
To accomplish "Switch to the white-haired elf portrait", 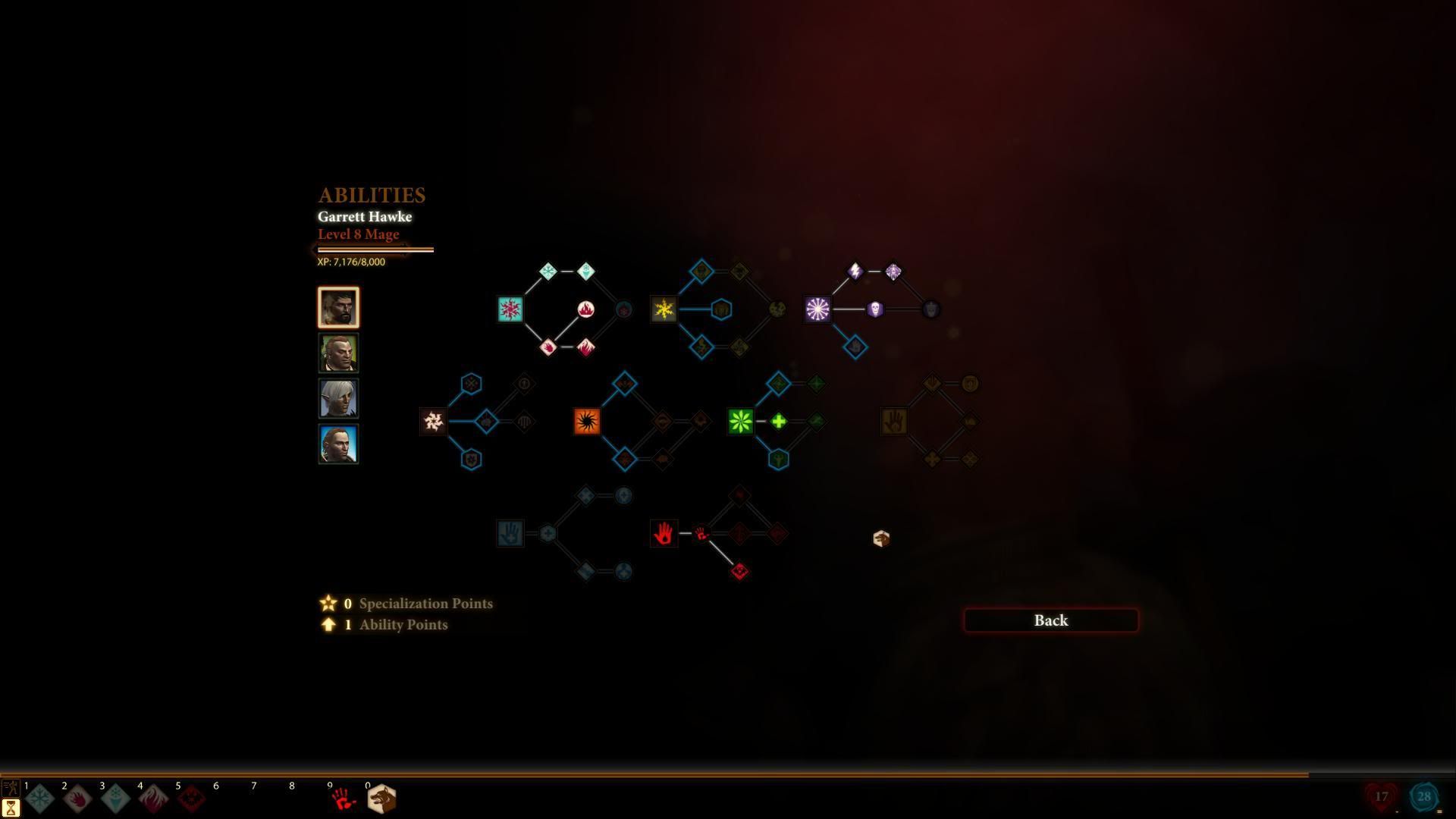I will click(x=338, y=398).
